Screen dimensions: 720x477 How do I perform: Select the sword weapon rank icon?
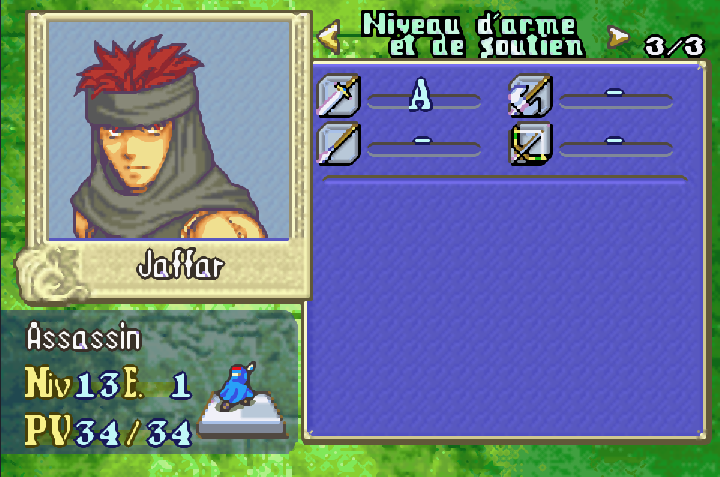point(339,96)
